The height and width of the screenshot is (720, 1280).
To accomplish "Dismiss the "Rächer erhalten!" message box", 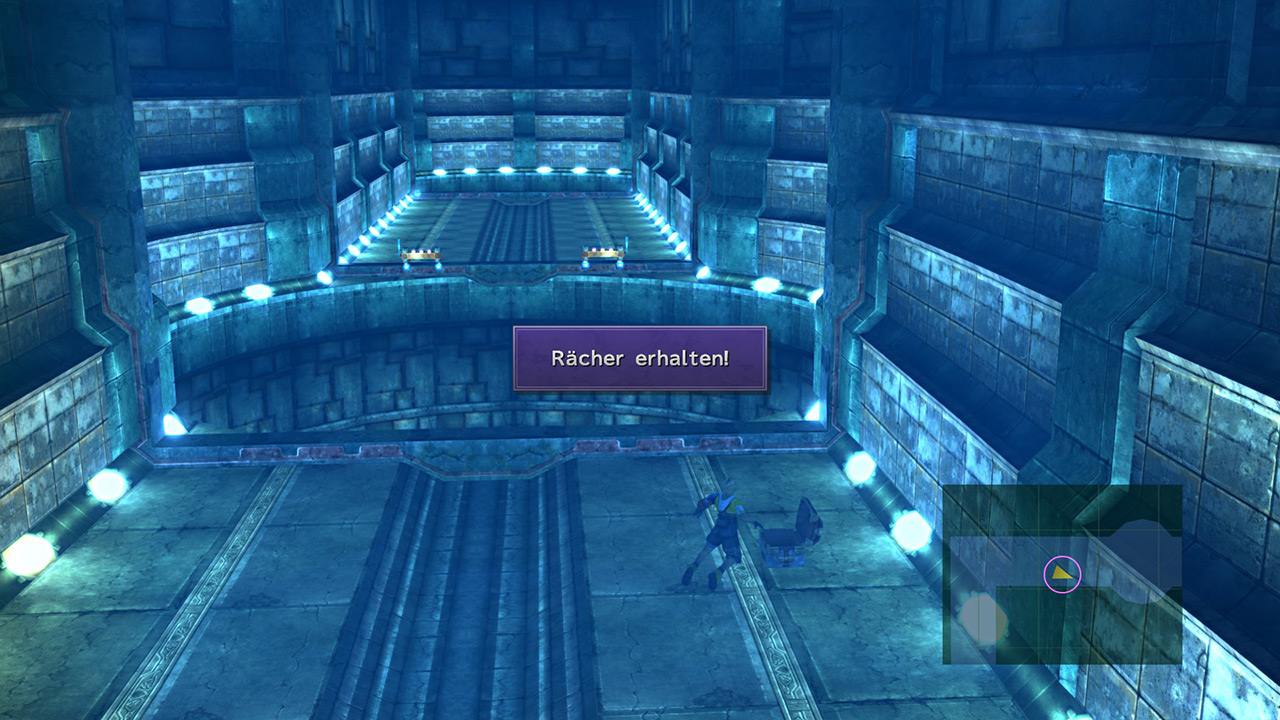I will tap(640, 358).
